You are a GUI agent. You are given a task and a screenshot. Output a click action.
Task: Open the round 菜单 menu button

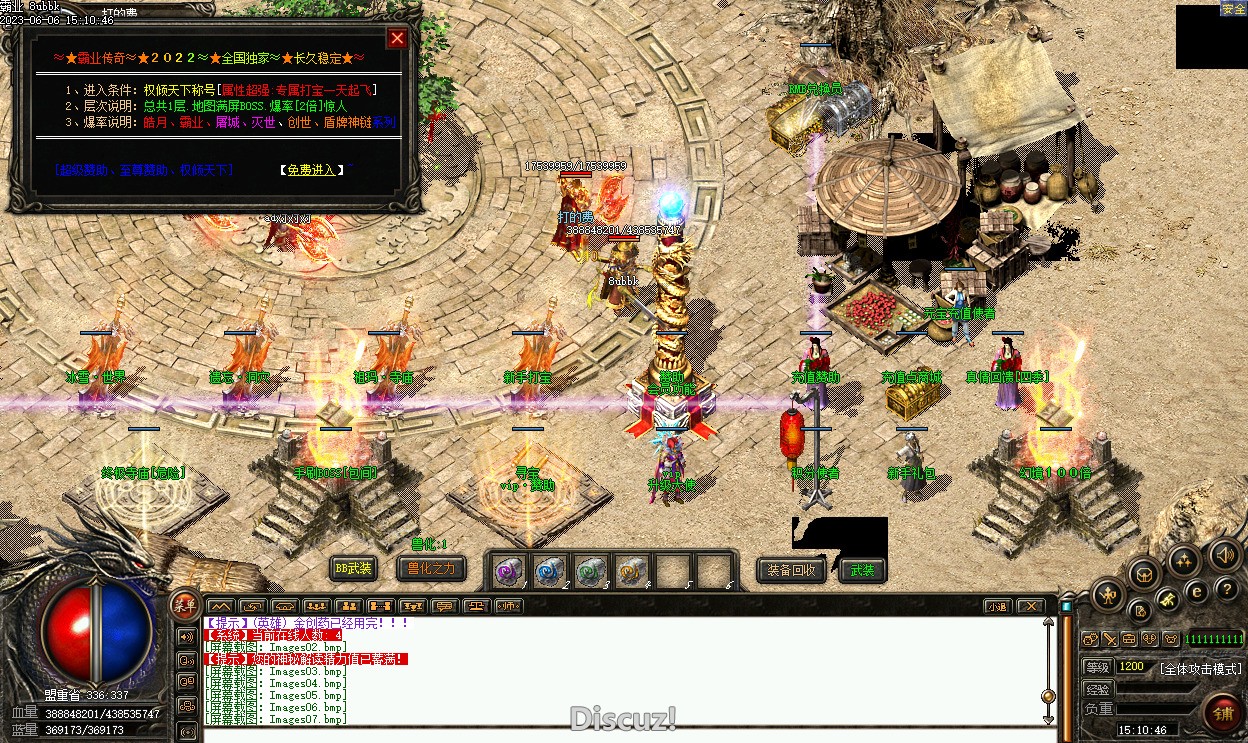[184, 603]
